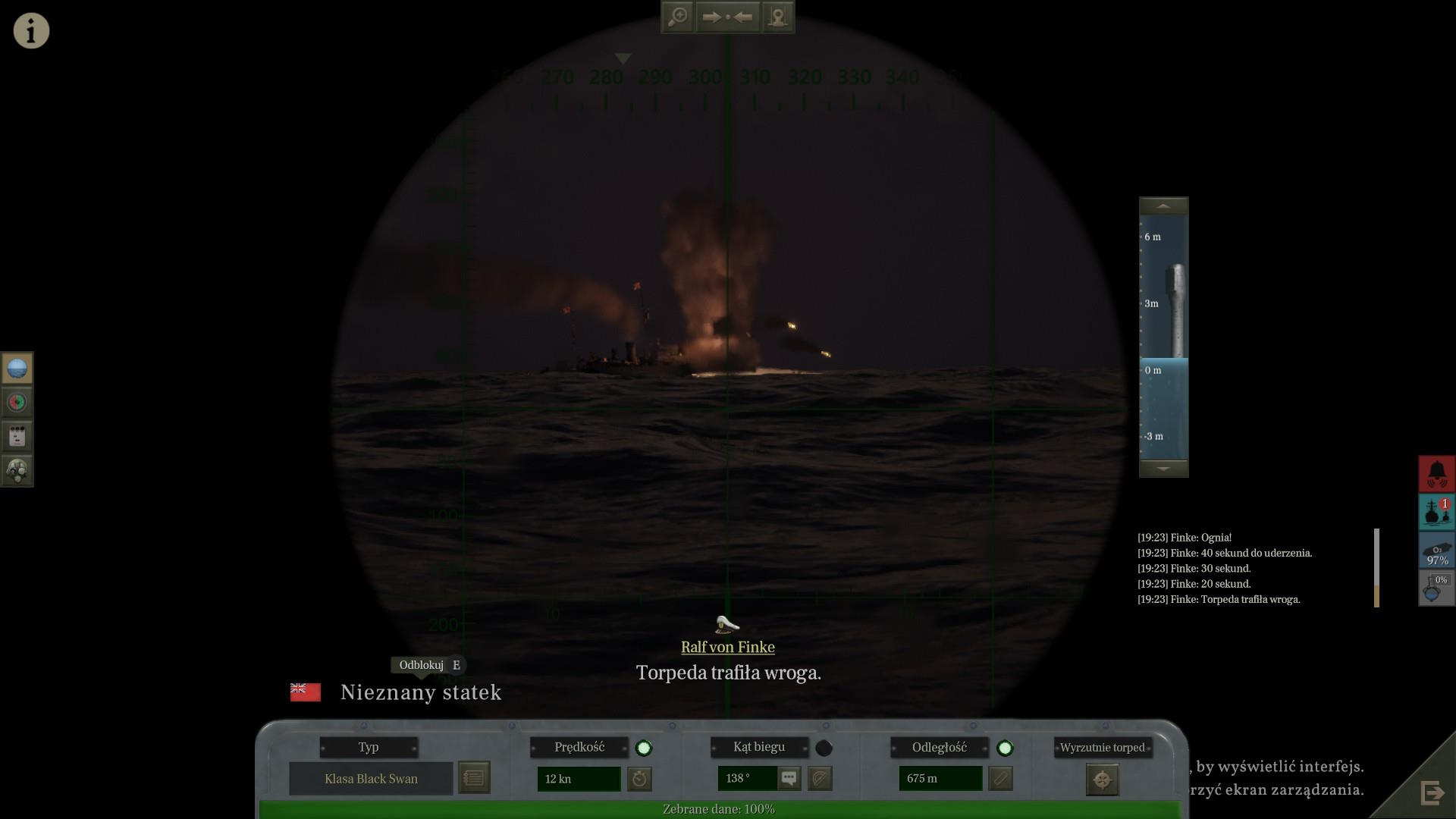Start the stopwatch speed measurement
This screenshot has width=1456, height=819.
[639, 778]
